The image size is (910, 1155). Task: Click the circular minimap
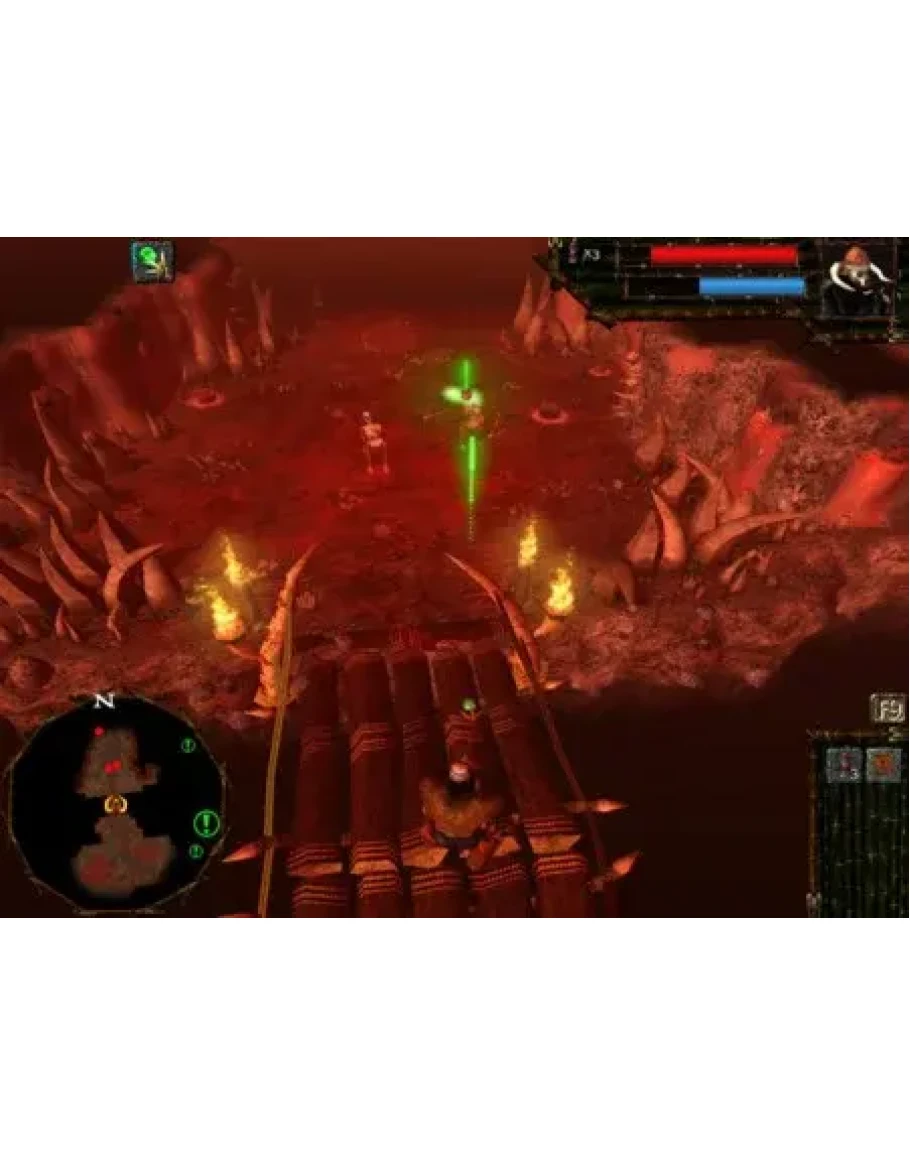115,803
